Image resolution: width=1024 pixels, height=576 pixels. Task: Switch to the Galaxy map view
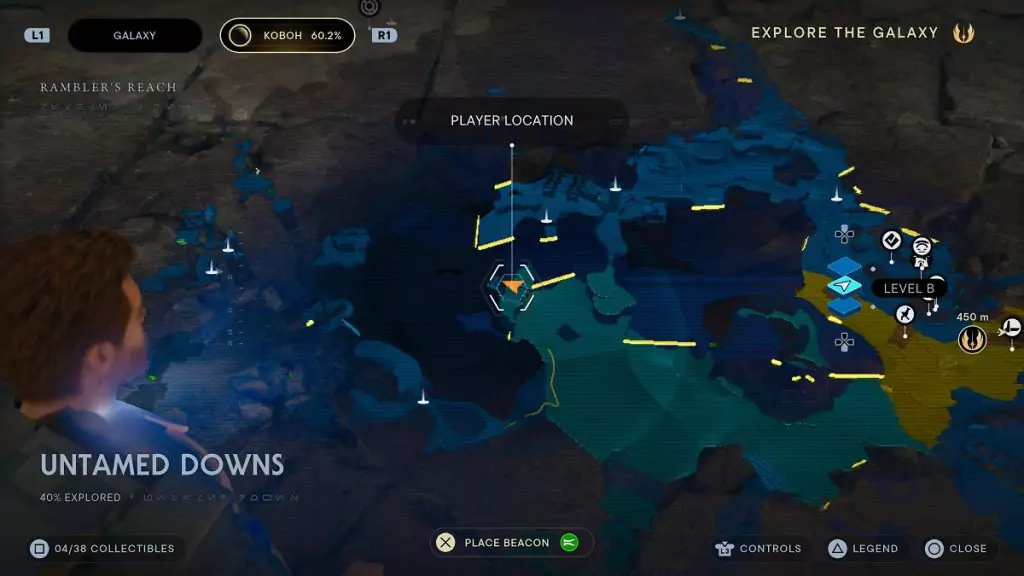tap(134, 35)
